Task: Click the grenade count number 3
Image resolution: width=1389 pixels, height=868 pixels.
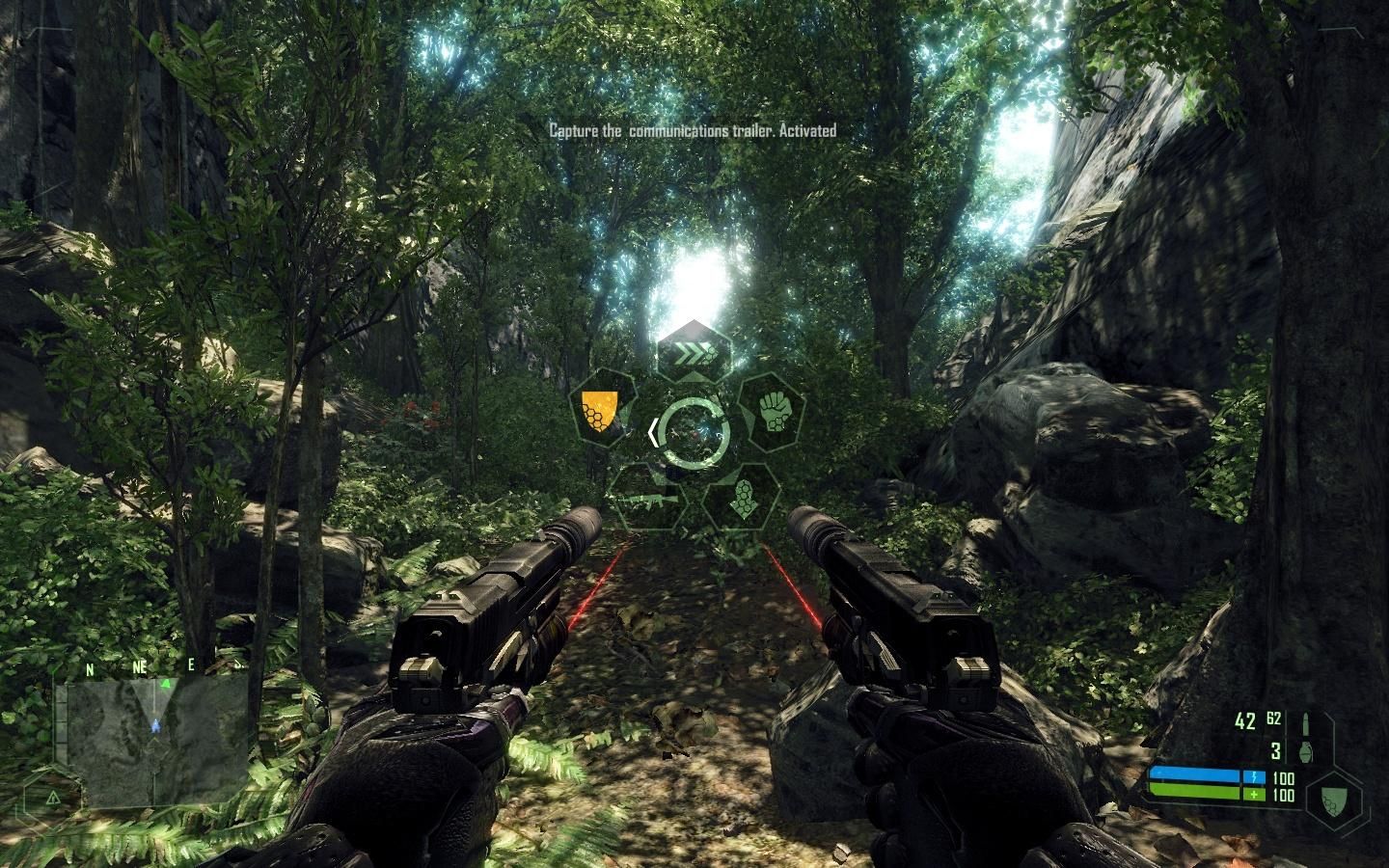Action: coord(1276,751)
